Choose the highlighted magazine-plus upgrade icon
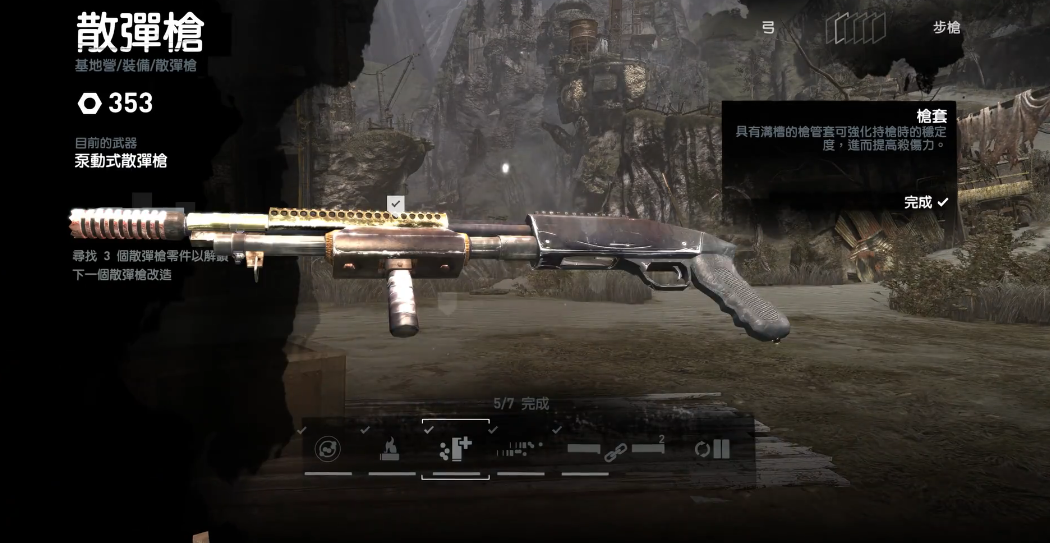Image resolution: width=1050 pixels, height=543 pixels. pyautogui.click(x=455, y=450)
